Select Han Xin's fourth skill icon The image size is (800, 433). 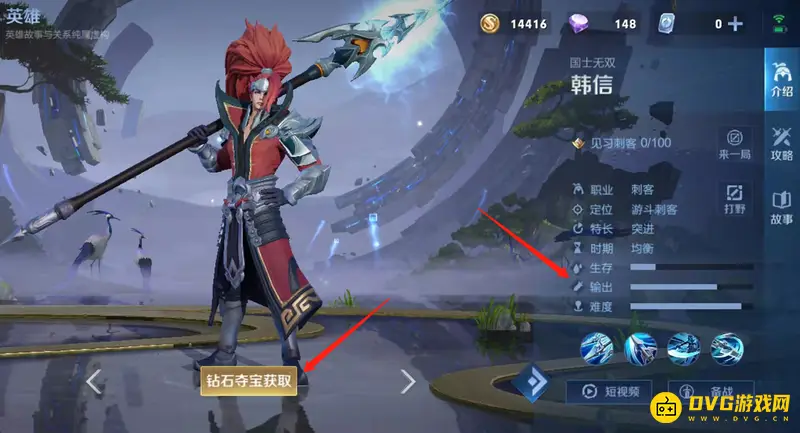[727, 349]
